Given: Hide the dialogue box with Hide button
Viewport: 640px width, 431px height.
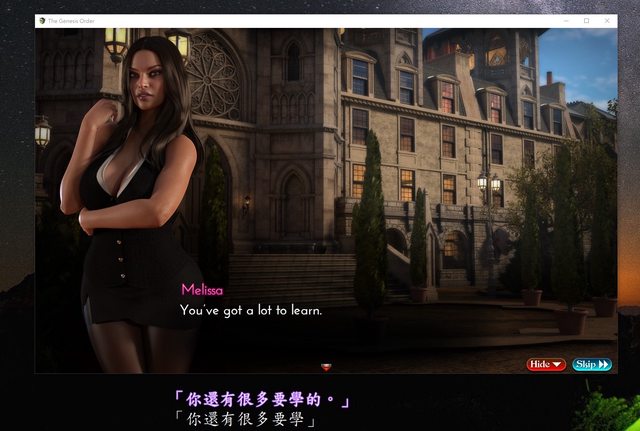Looking at the screenshot, I should tap(546, 365).
